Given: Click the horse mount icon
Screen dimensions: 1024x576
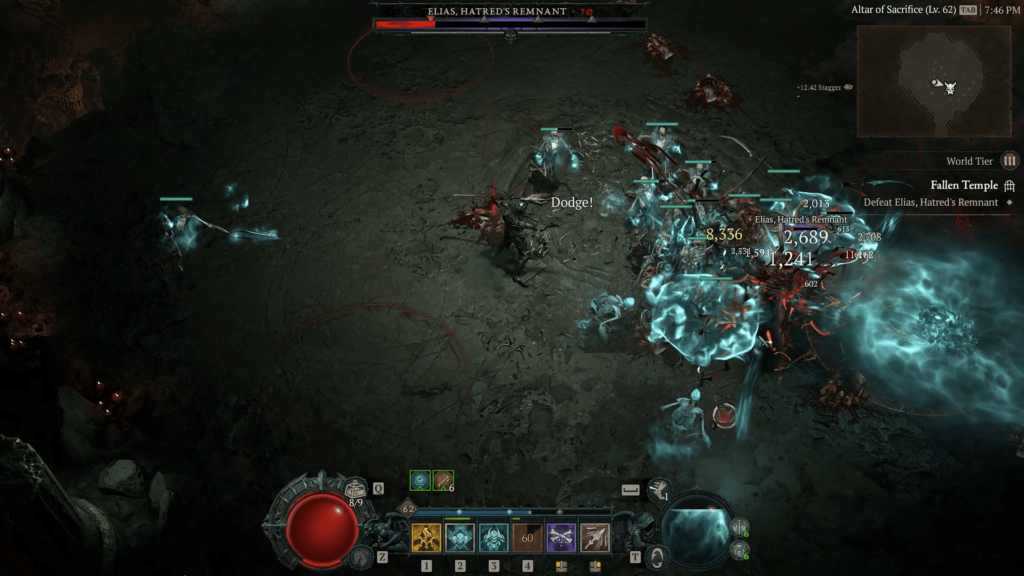Looking at the screenshot, I should coord(362,555).
